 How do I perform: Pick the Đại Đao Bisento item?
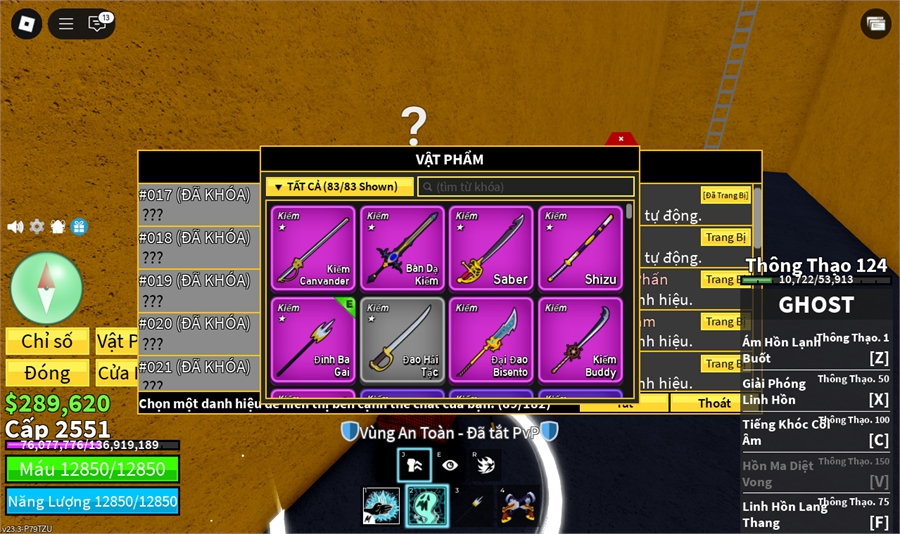pyautogui.click(x=491, y=339)
